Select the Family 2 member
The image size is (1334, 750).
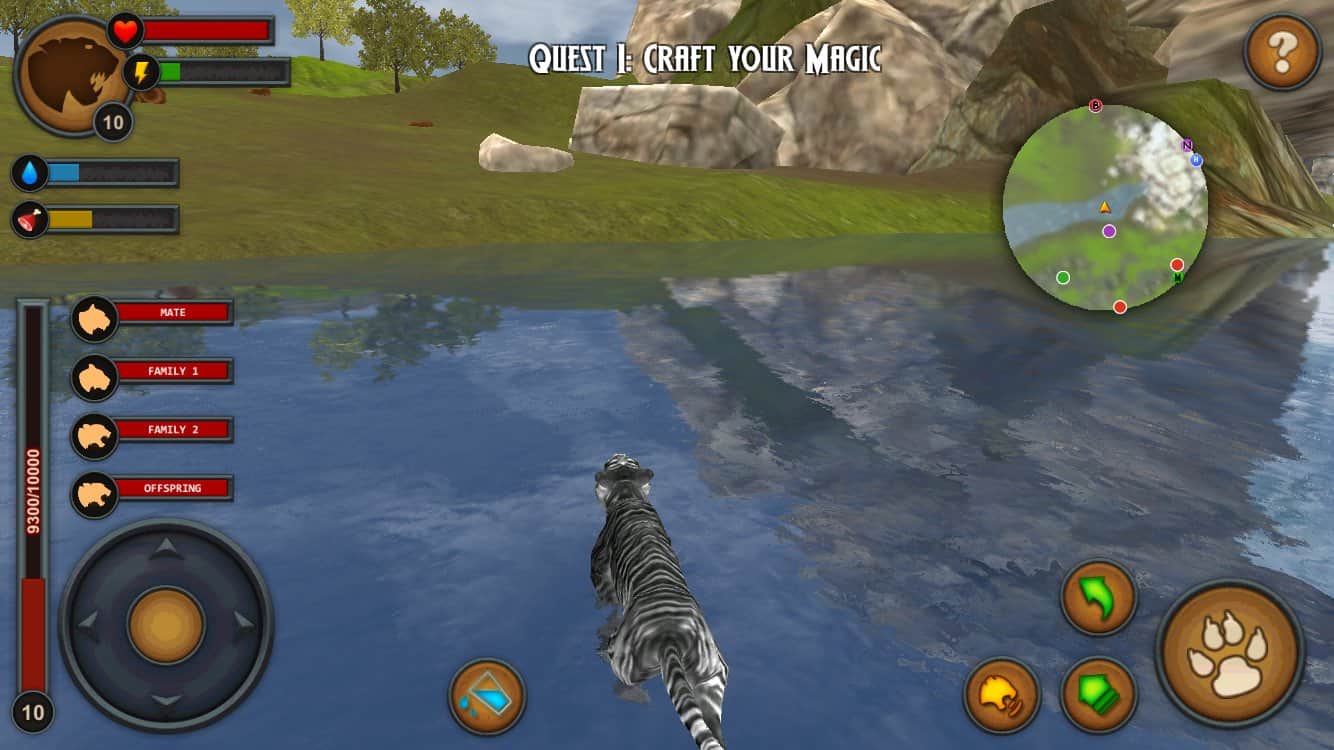coord(154,431)
